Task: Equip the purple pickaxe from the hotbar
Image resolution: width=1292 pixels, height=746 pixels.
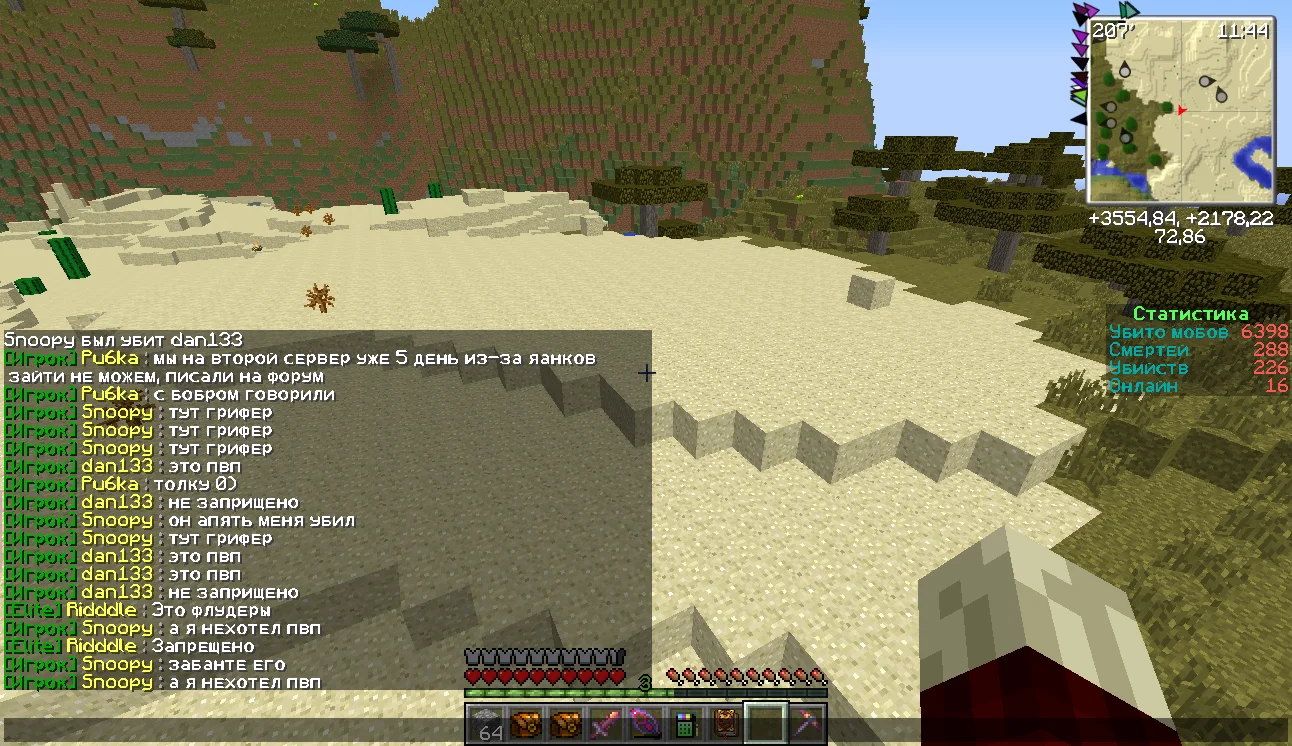Action: point(805,723)
